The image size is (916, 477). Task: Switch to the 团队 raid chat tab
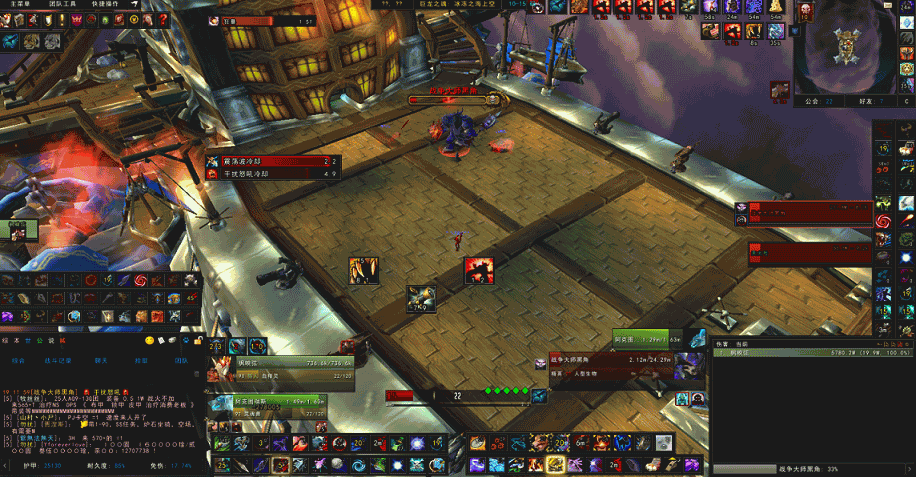(181, 359)
